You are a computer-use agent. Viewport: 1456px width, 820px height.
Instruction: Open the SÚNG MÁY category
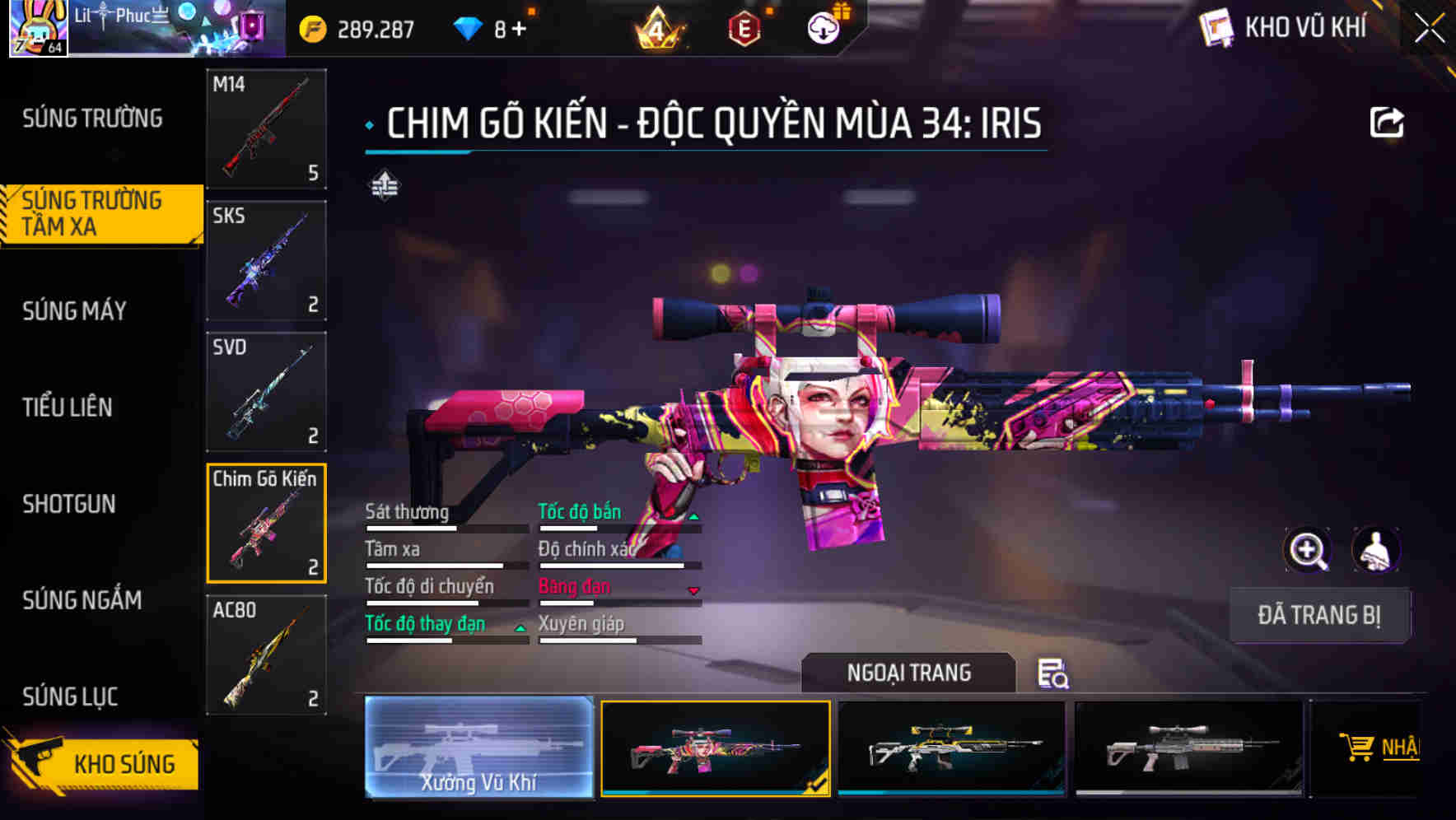click(72, 311)
